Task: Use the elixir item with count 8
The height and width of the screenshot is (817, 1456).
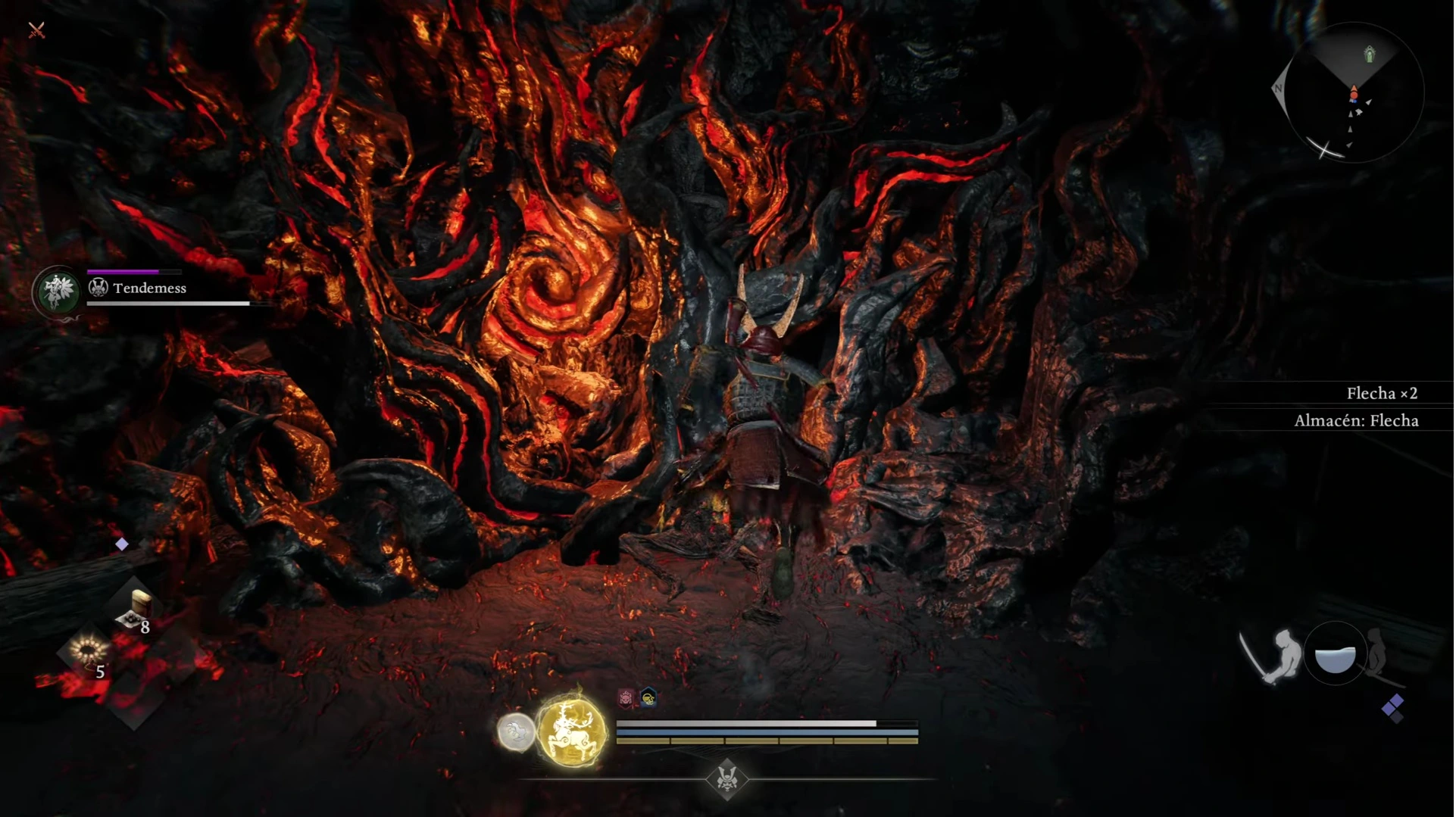Action: (x=135, y=611)
